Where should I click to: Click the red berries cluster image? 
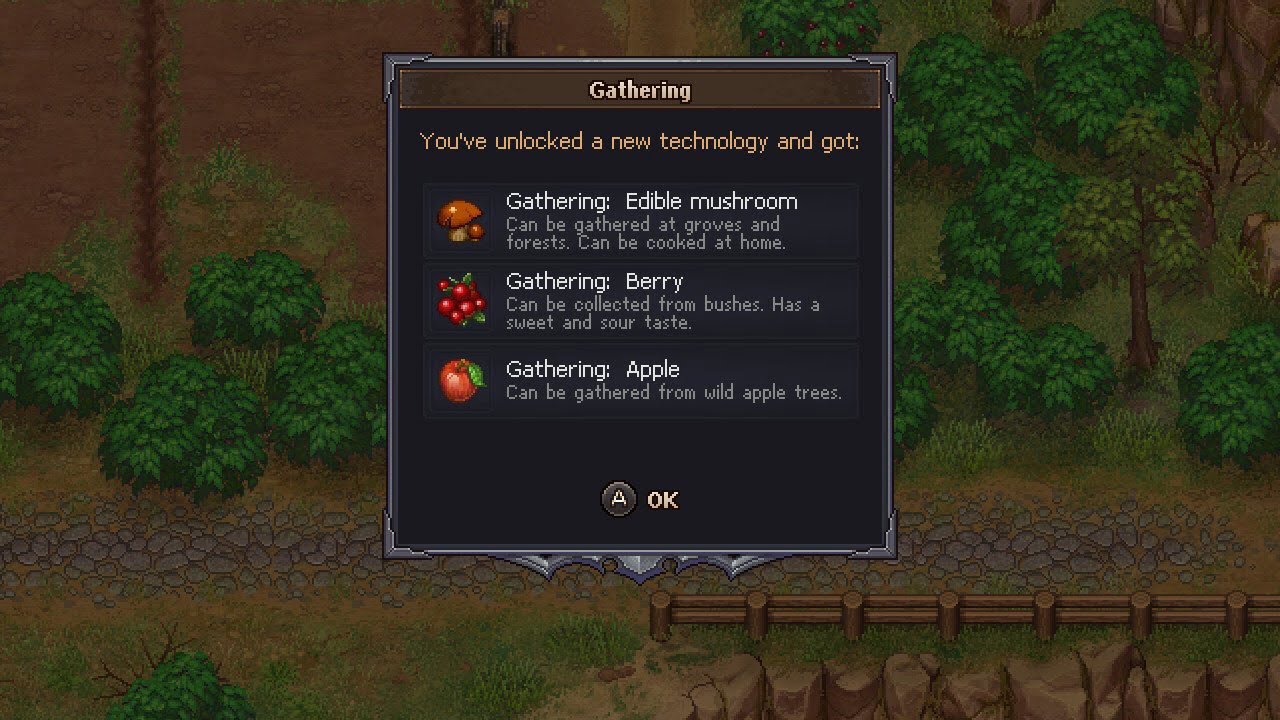pyautogui.click(x=460, y=300)
